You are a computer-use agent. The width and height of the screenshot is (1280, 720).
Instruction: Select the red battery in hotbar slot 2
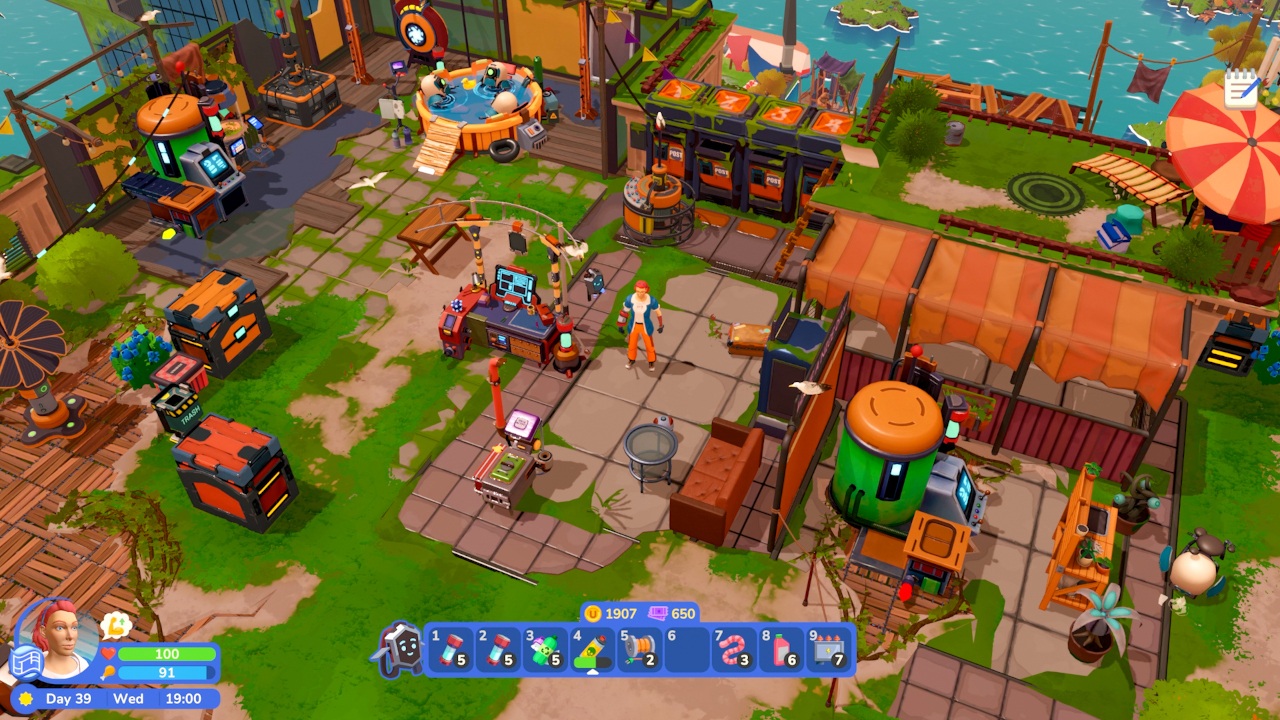[x=499, y=650]
